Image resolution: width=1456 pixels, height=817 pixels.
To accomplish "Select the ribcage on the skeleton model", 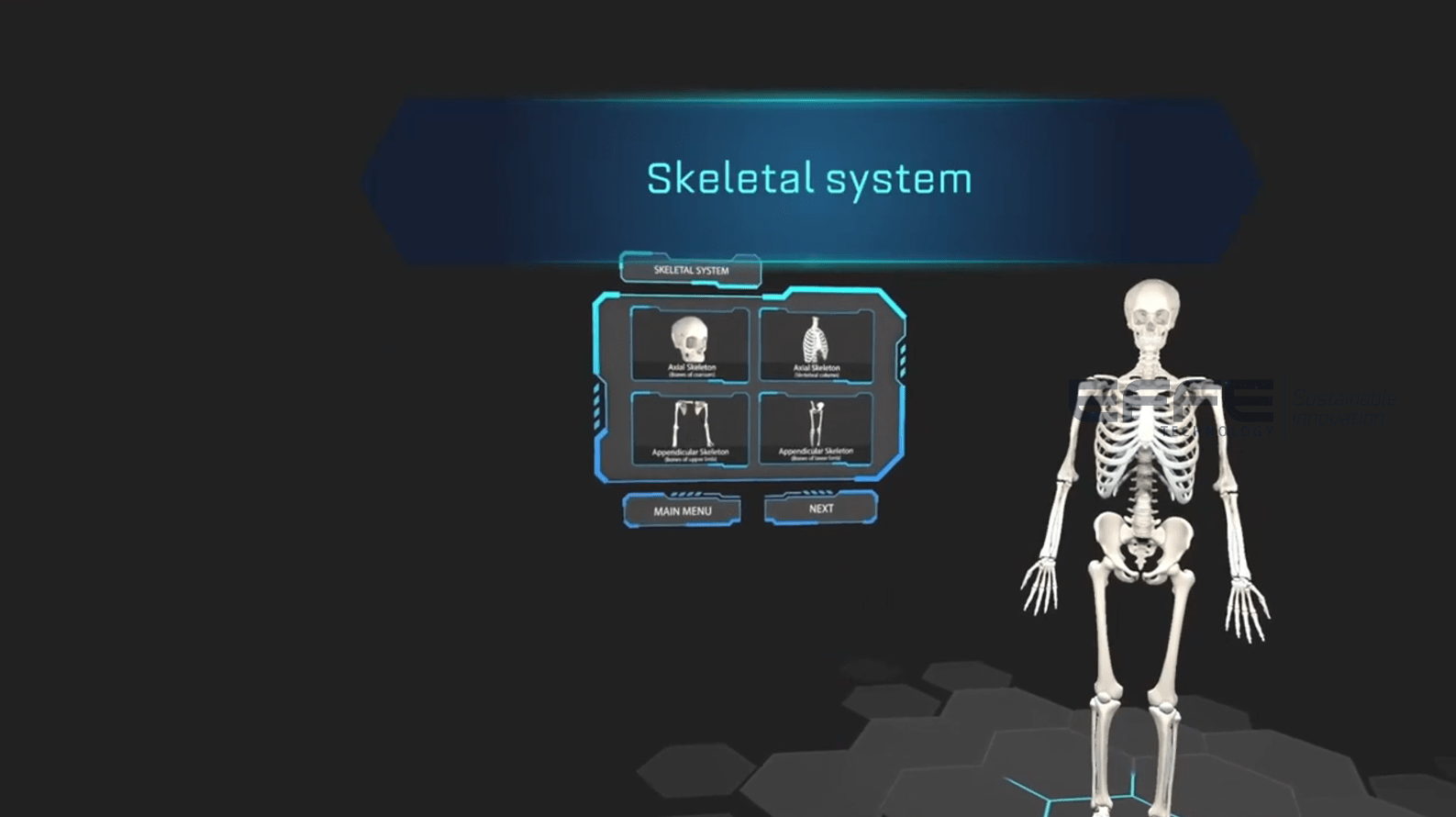I will point(1144,431).
